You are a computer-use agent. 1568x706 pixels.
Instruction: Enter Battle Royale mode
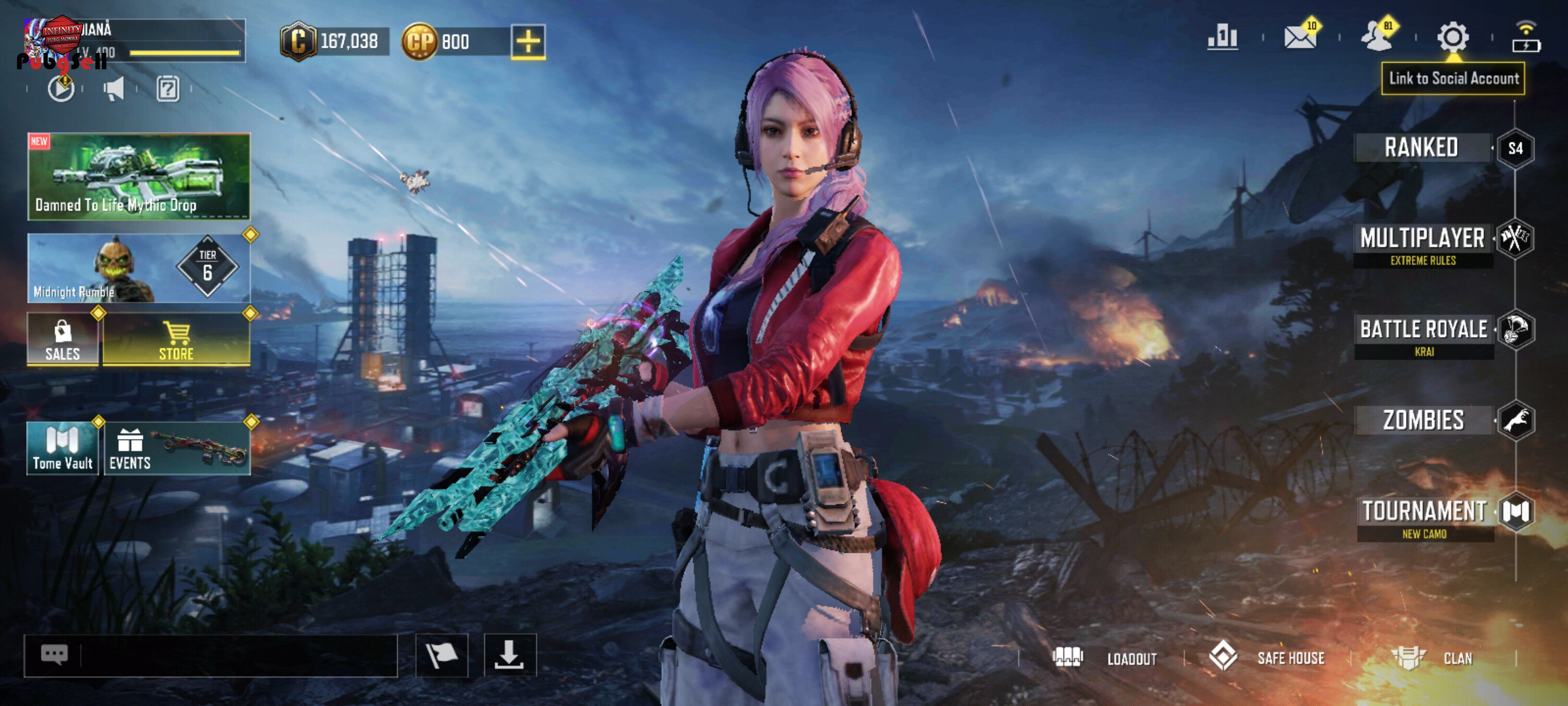point(1424,330)
